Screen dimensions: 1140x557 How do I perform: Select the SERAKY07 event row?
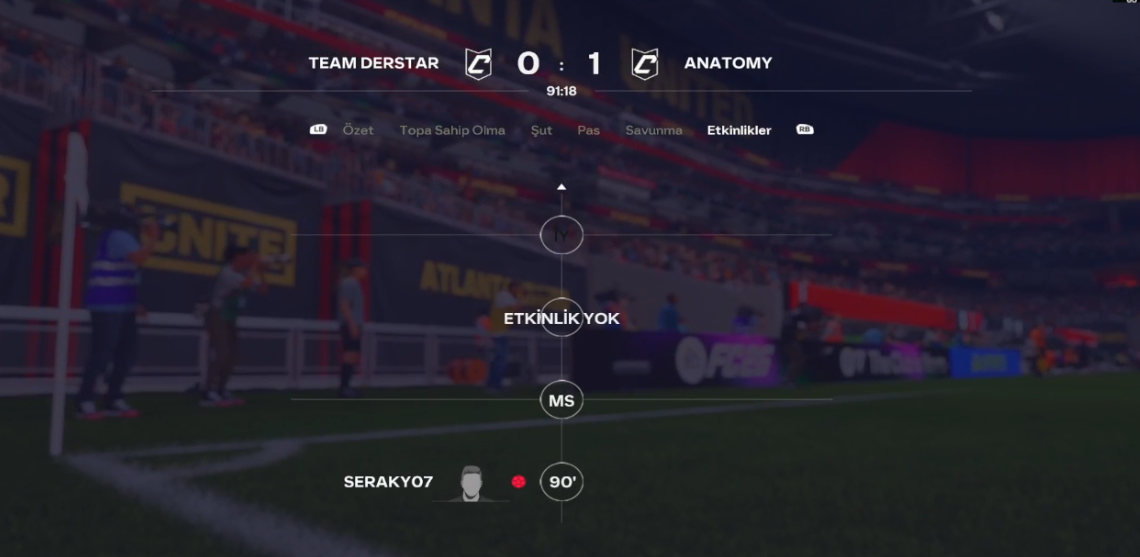(x=388, y=482)
